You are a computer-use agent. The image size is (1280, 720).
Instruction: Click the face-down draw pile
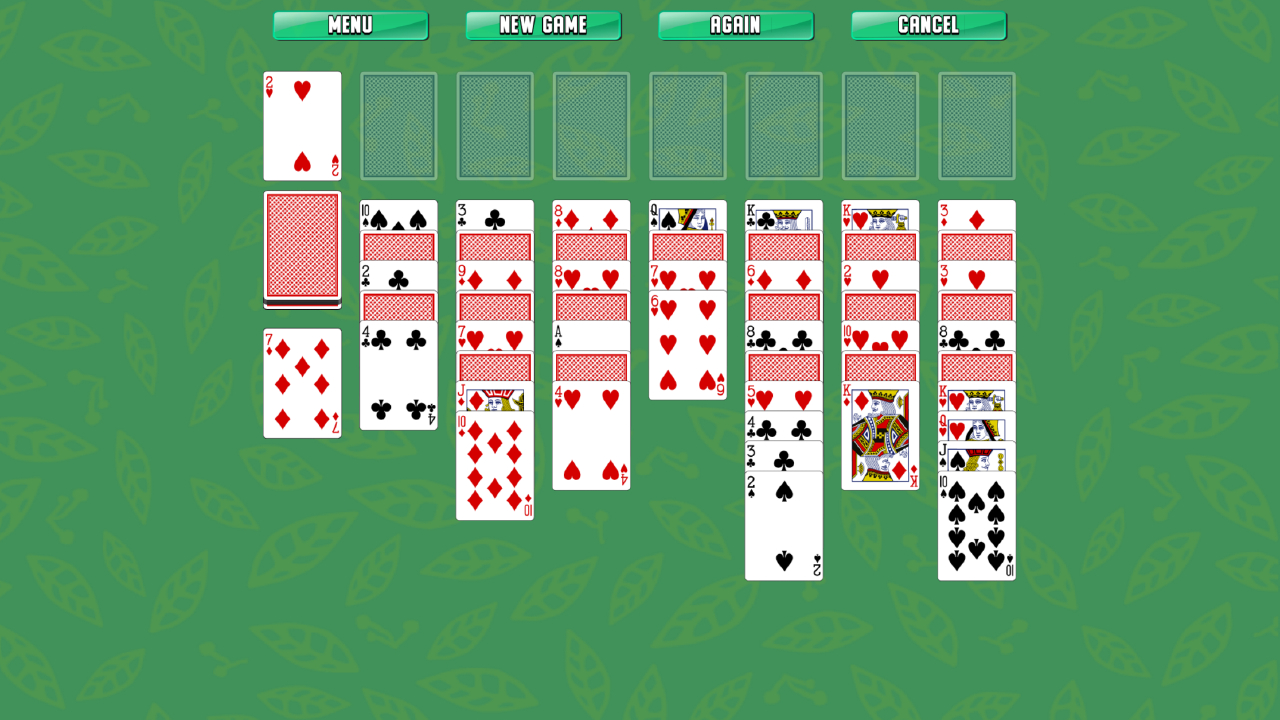(x=302, y=248)
